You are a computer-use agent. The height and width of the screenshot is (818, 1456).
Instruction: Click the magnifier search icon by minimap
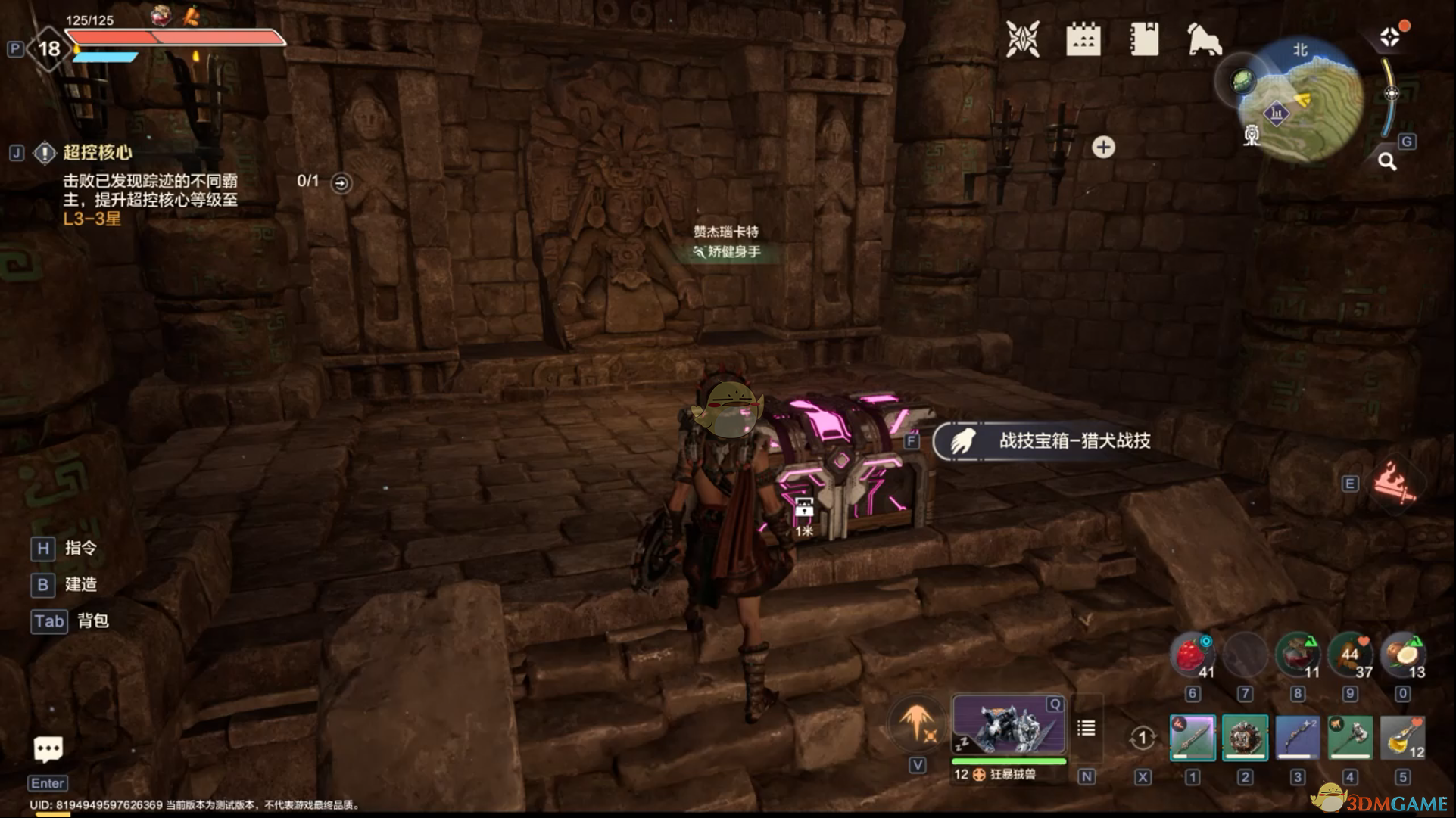click(1387, 161)
